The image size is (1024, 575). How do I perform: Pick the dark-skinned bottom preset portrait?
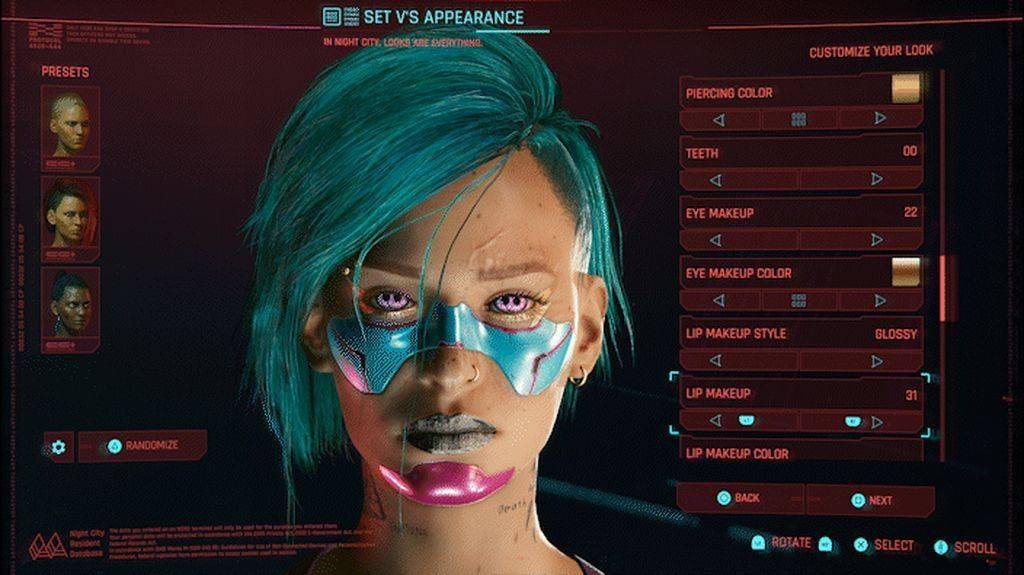click(70, 304)
